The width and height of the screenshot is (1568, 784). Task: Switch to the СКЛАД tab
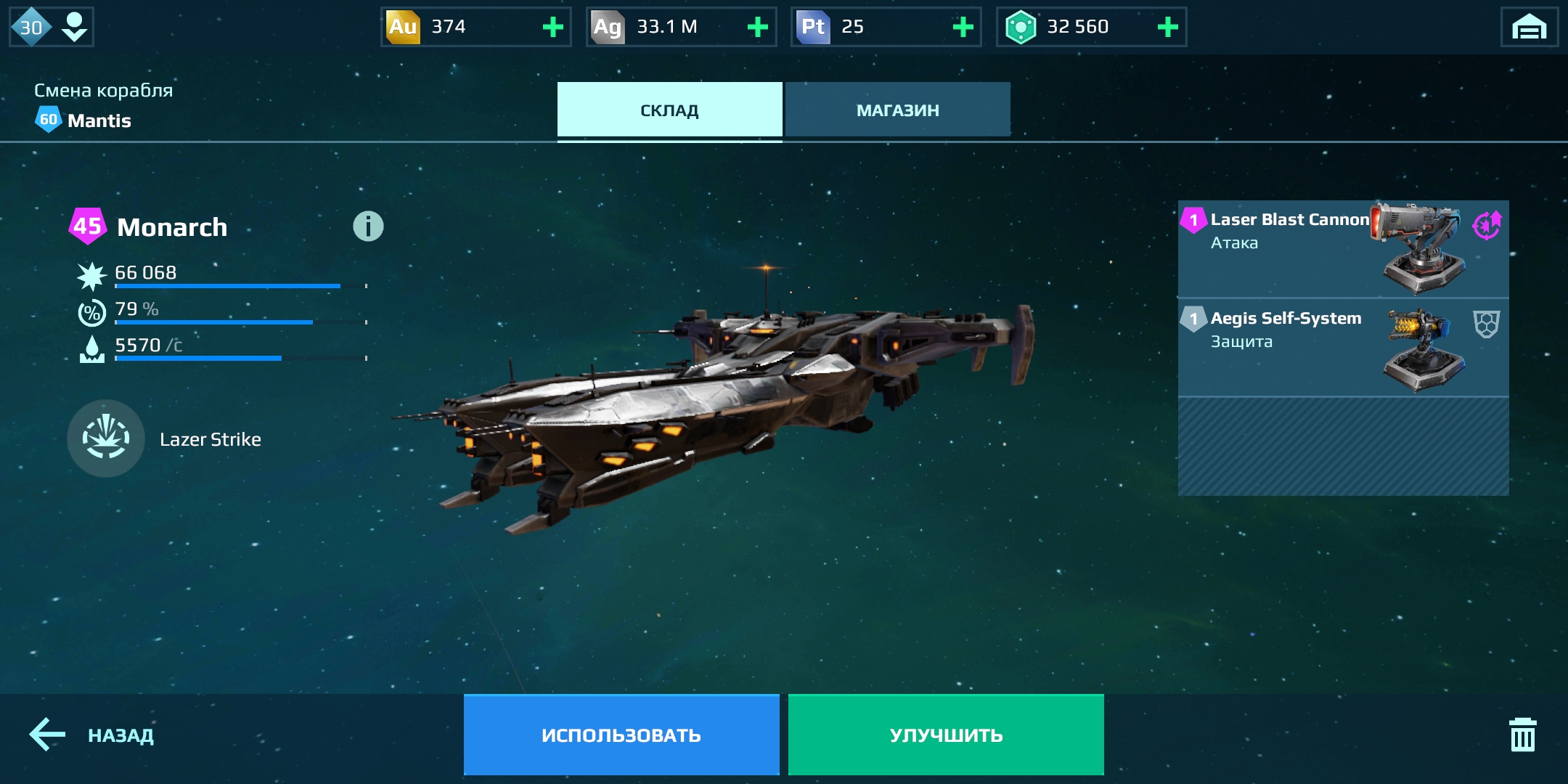pyautogui.click(x=669, y=110)
